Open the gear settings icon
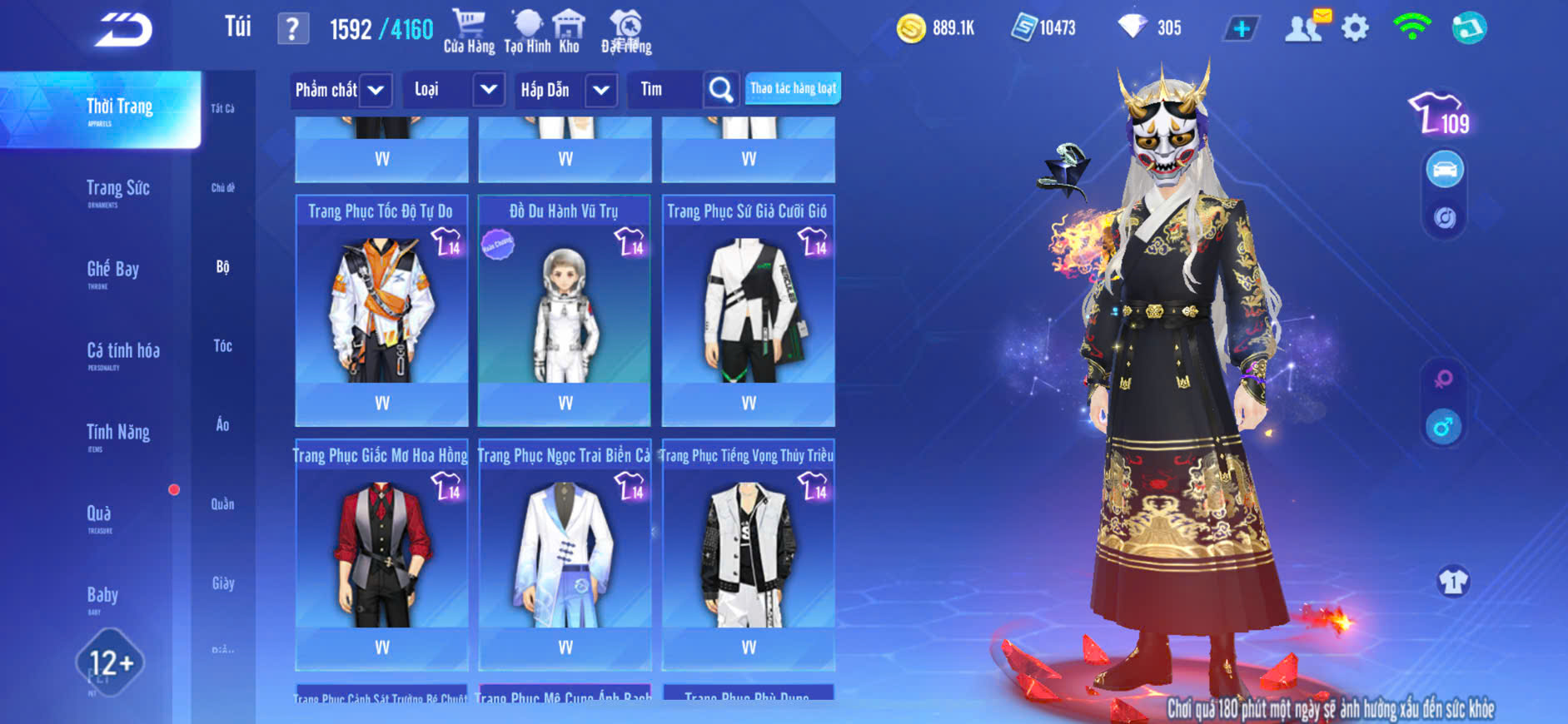Screen dimensions: 1568x724 tap(1355, 28)
